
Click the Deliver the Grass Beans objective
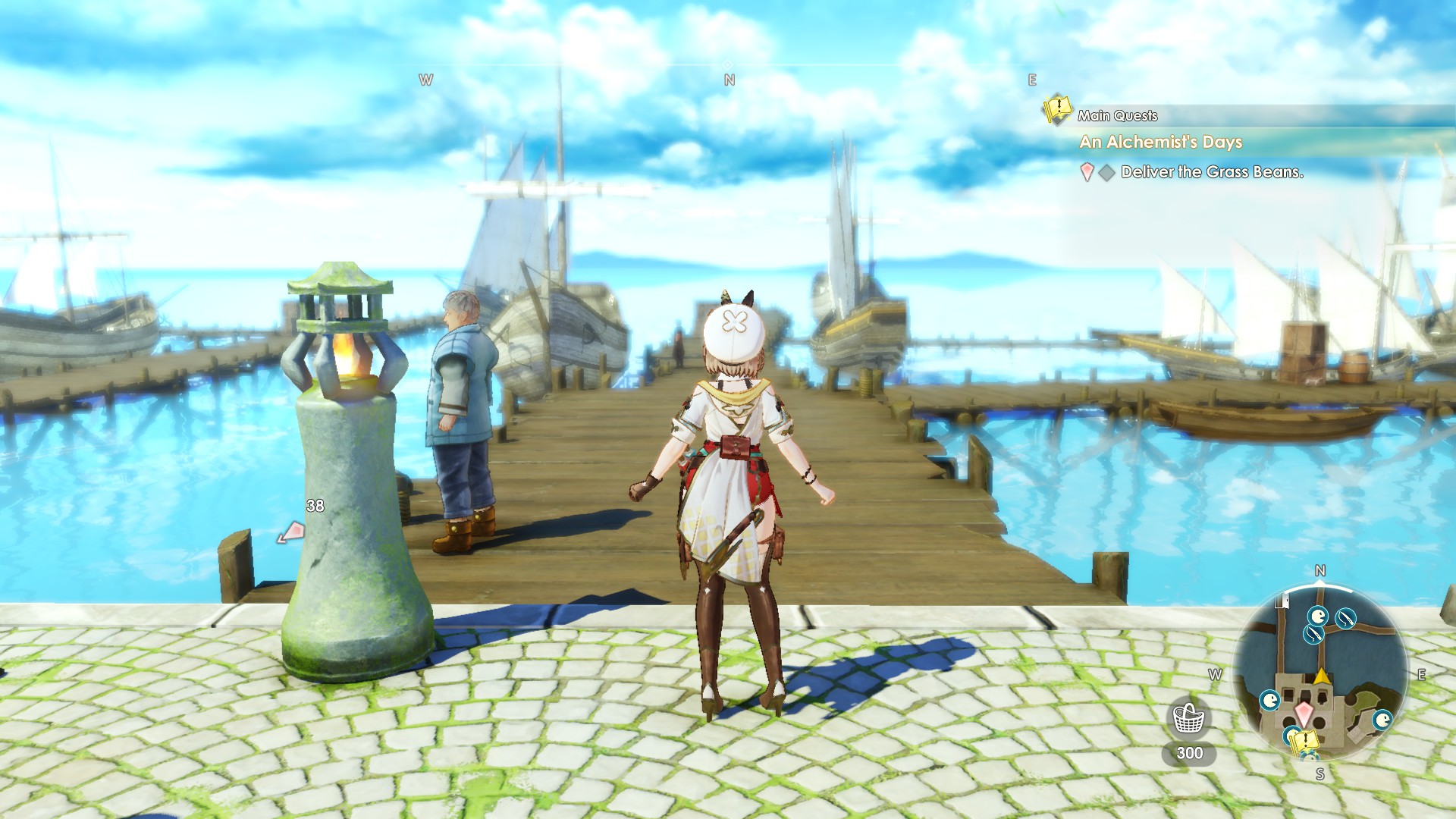(1211, 172)
